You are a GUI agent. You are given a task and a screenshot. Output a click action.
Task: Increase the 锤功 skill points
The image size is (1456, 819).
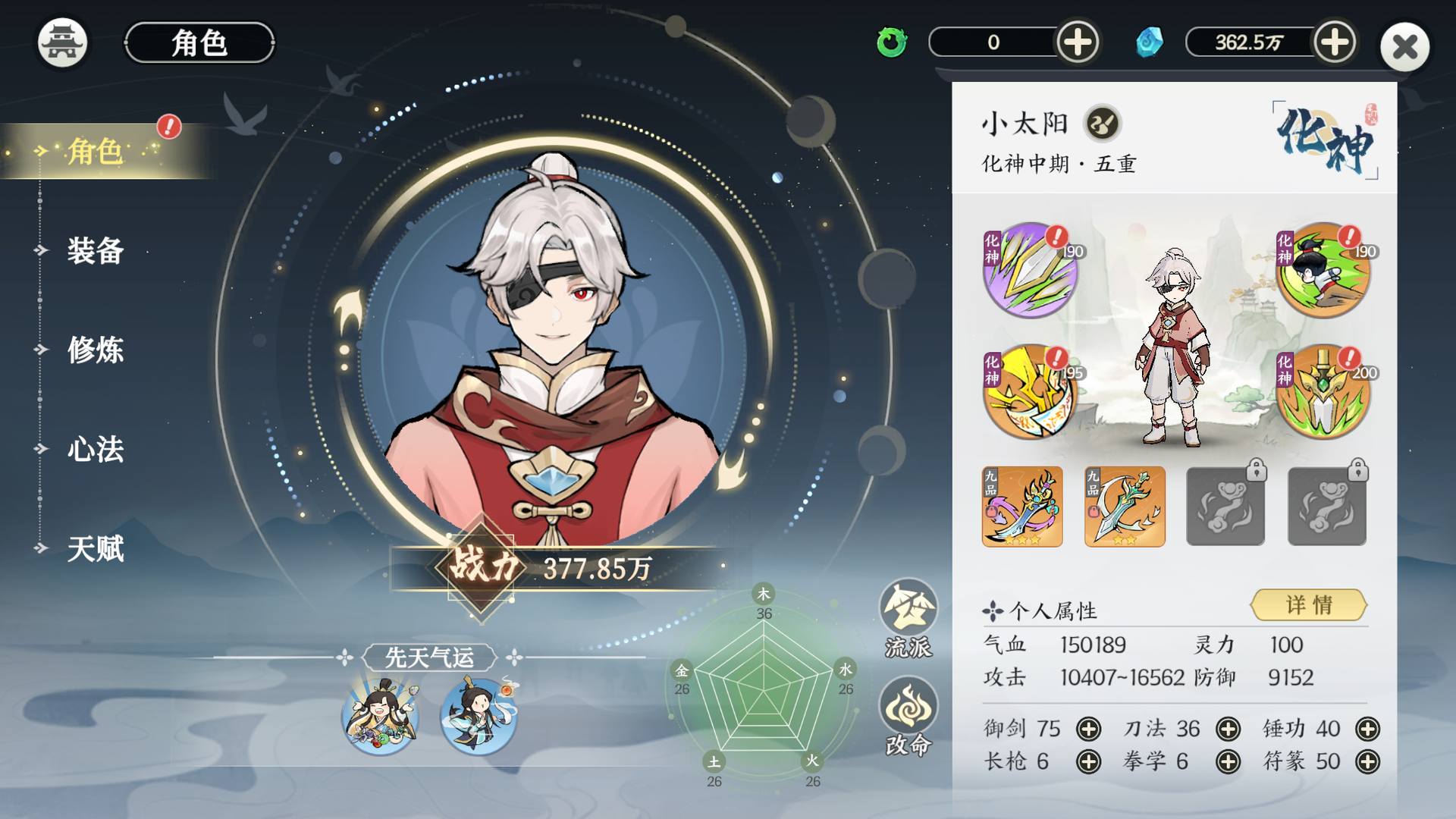[1367, 729]
